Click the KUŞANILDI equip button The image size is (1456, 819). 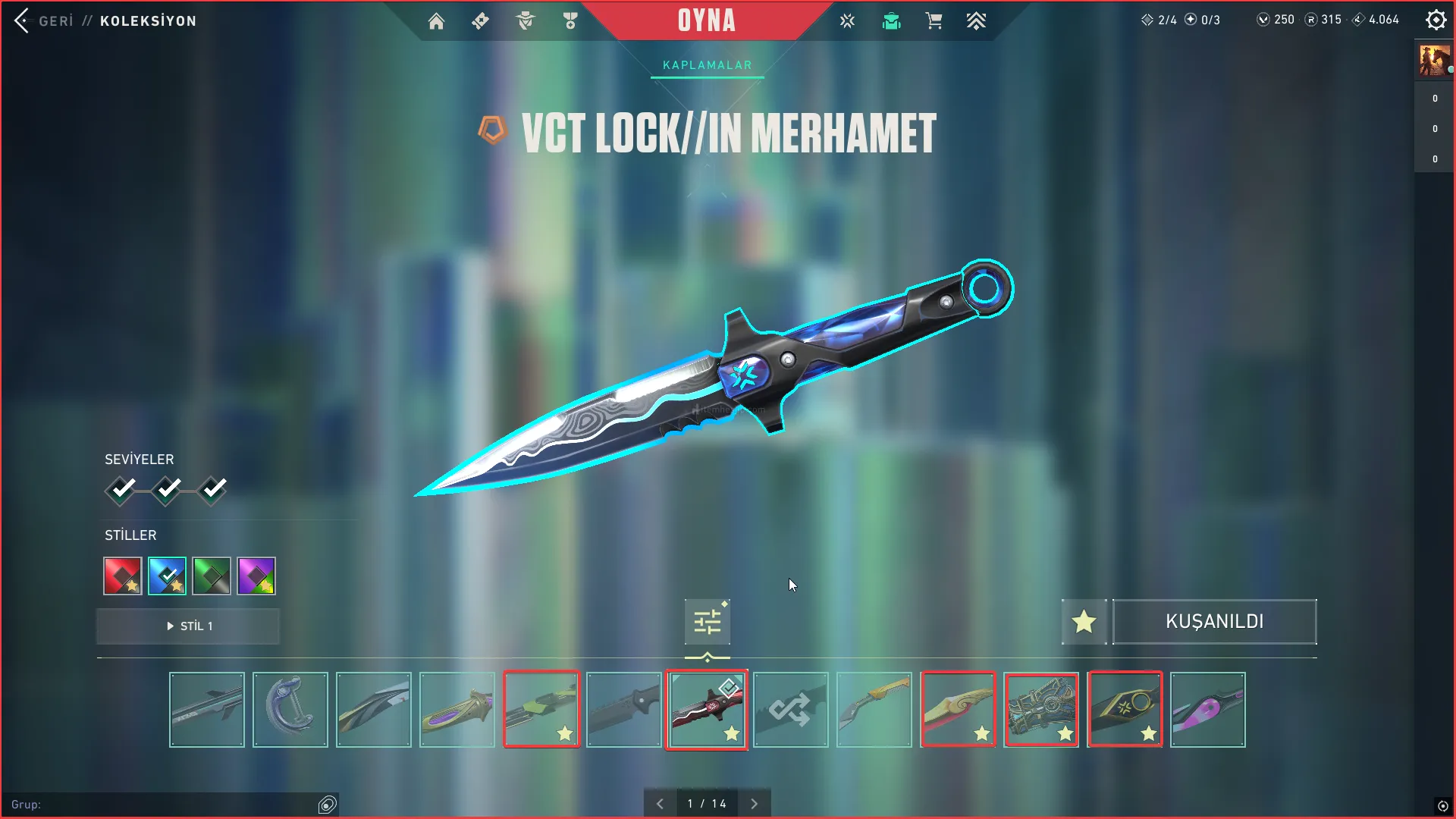click(x=1214, y=622)
